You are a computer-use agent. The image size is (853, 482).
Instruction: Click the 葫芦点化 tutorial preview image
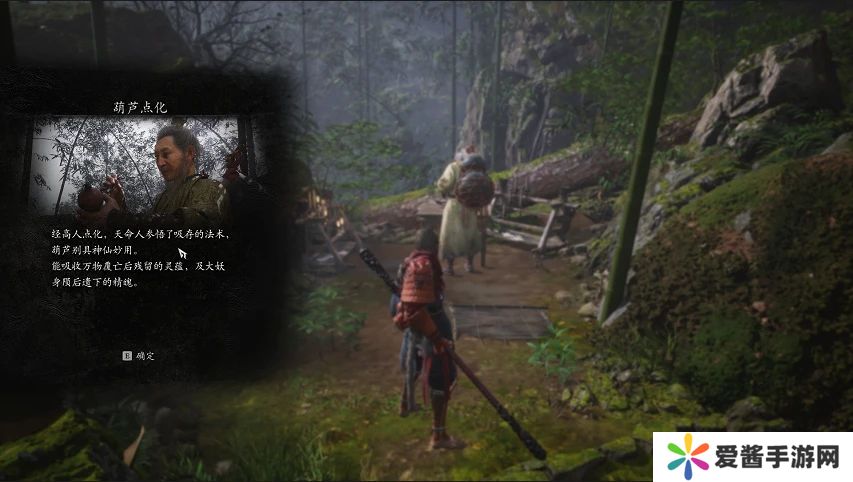tap(138, 166)
